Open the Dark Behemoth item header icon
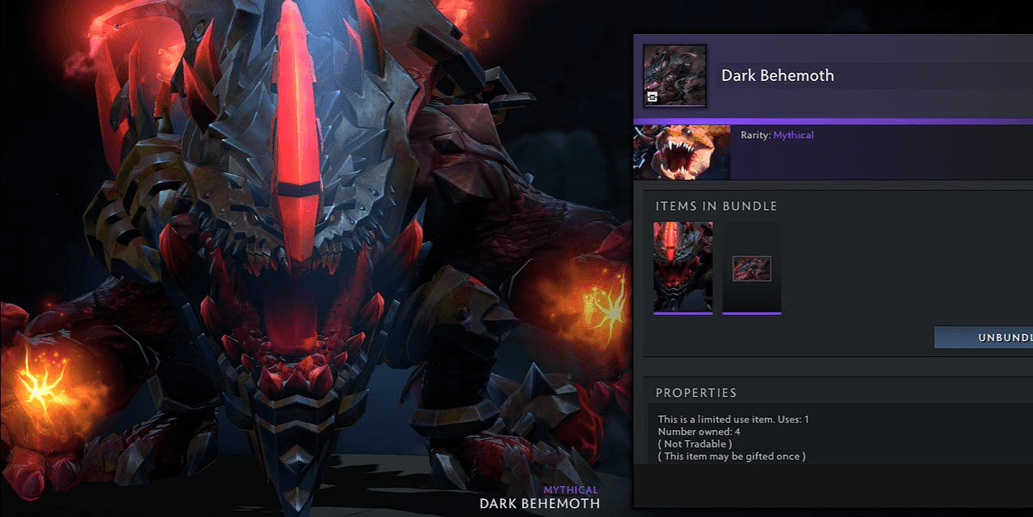 [x=675, y=76]
